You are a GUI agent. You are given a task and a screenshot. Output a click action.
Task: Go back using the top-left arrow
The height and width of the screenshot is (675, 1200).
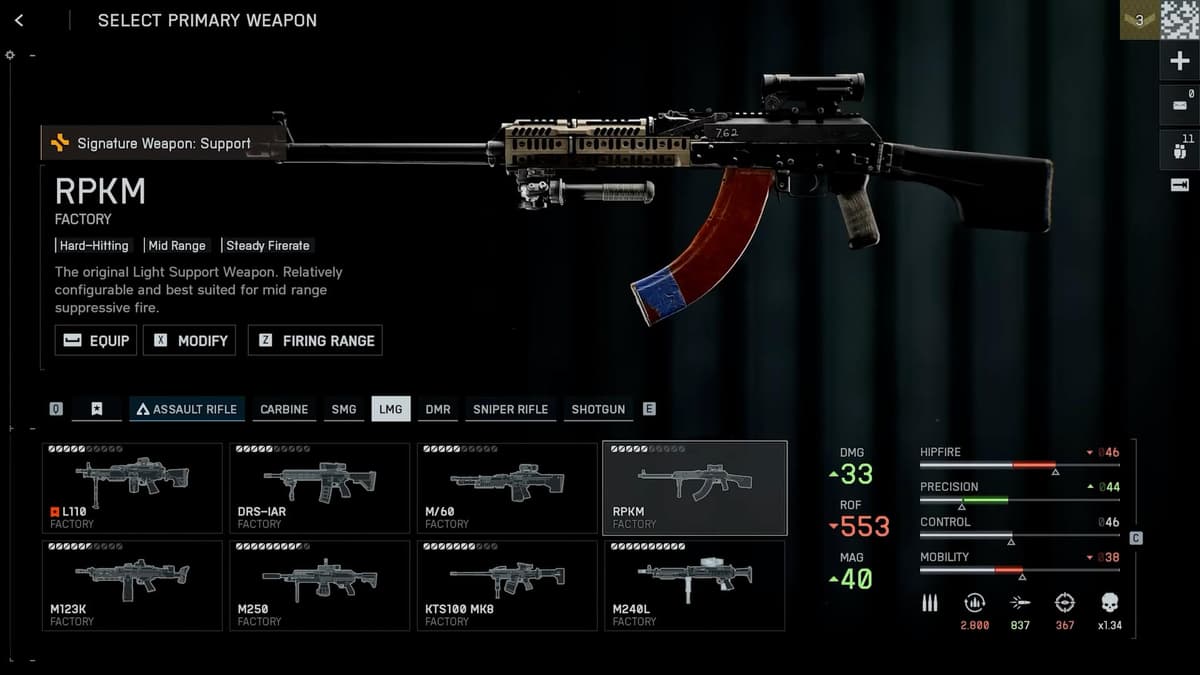[x=19, y=20]
